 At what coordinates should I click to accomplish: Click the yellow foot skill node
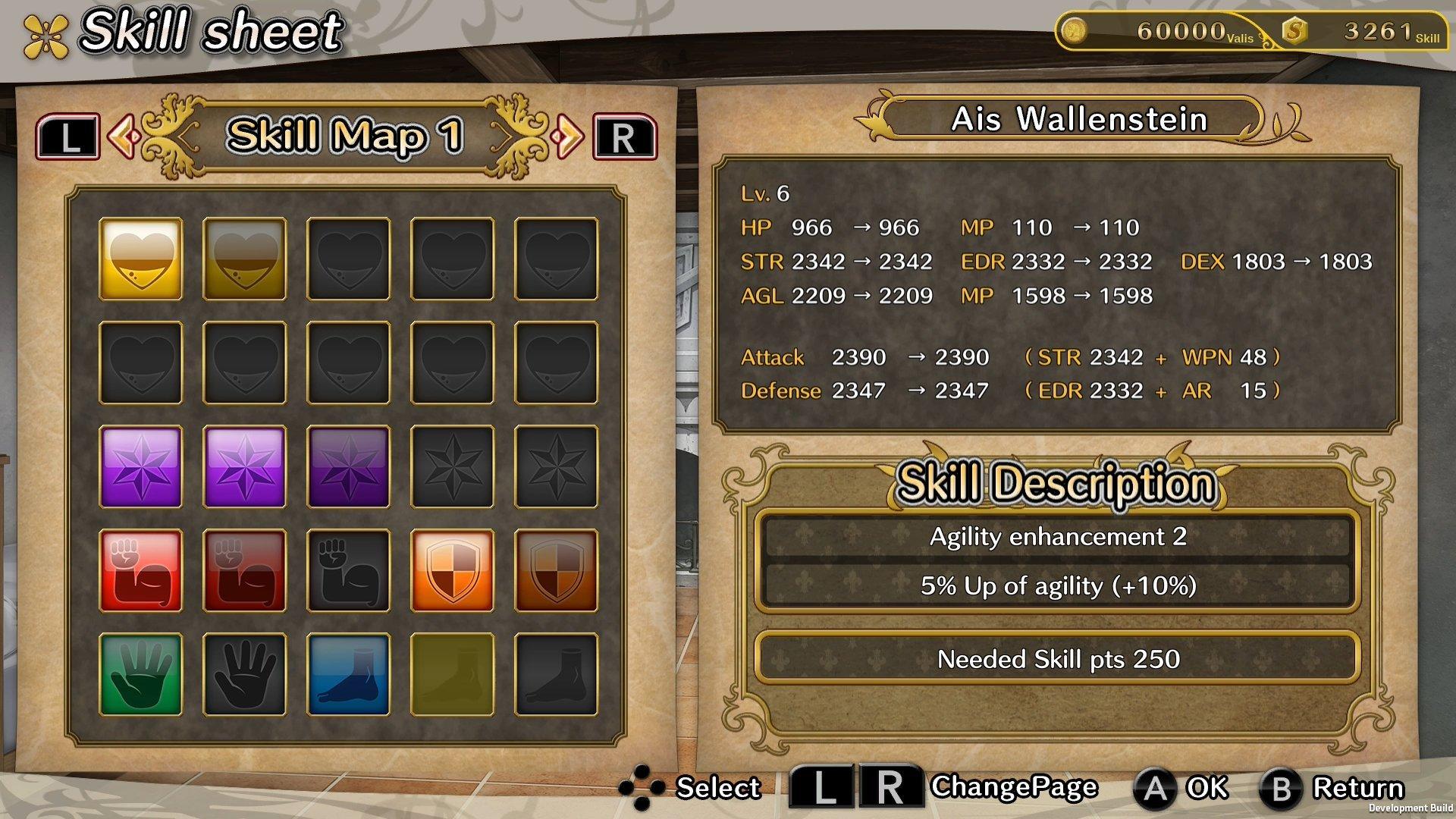[x=451, y=673]
